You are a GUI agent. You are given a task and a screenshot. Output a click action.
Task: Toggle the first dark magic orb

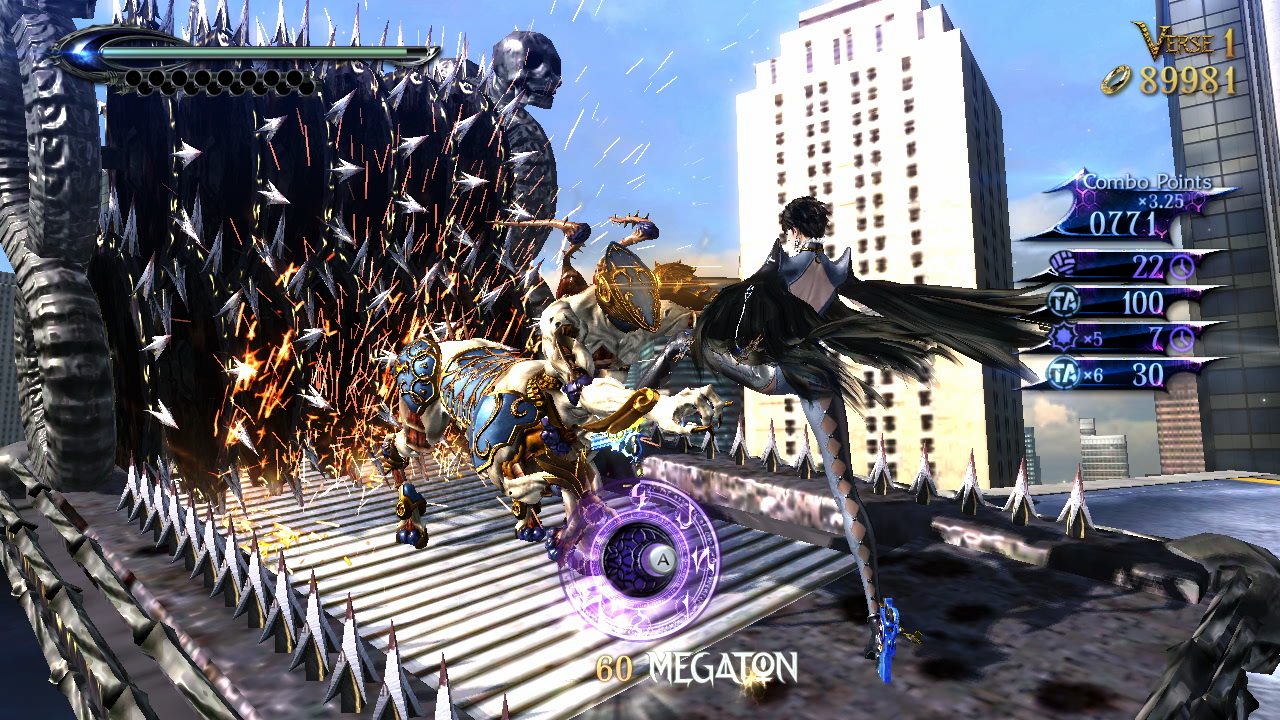coord(134,78)
